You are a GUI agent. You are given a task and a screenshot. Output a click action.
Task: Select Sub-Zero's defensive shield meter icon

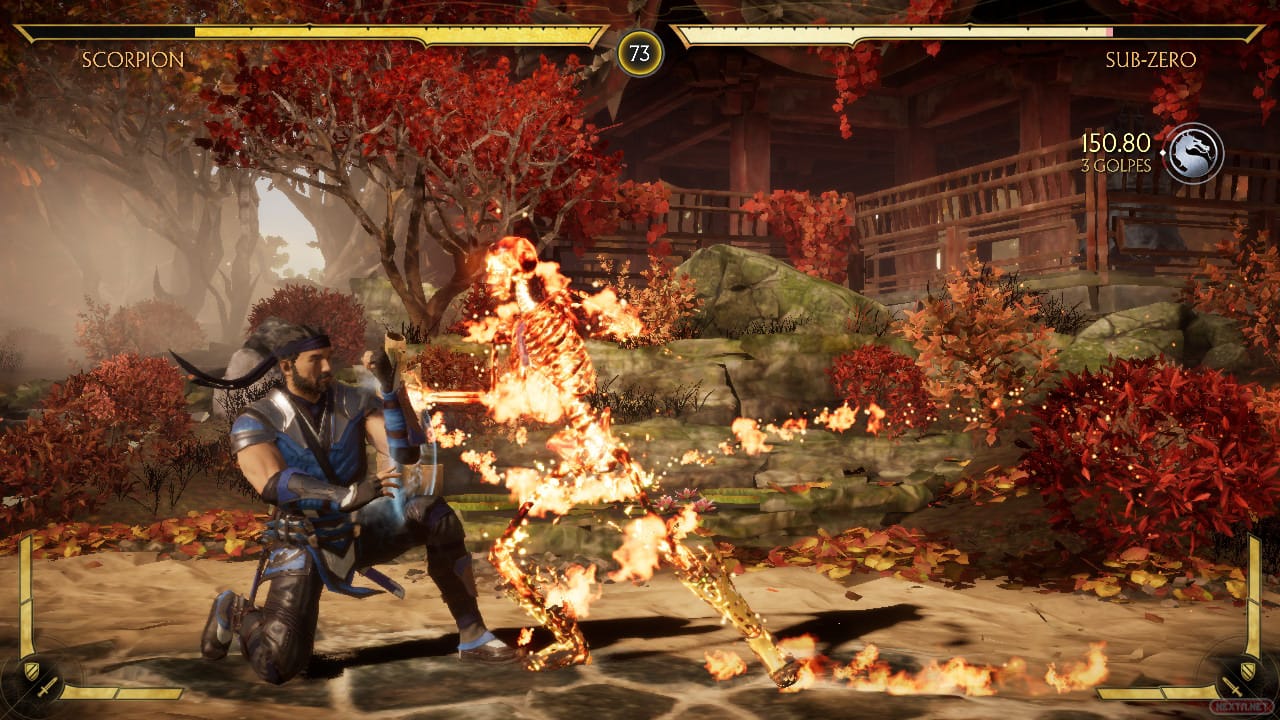click(1247, 671)
